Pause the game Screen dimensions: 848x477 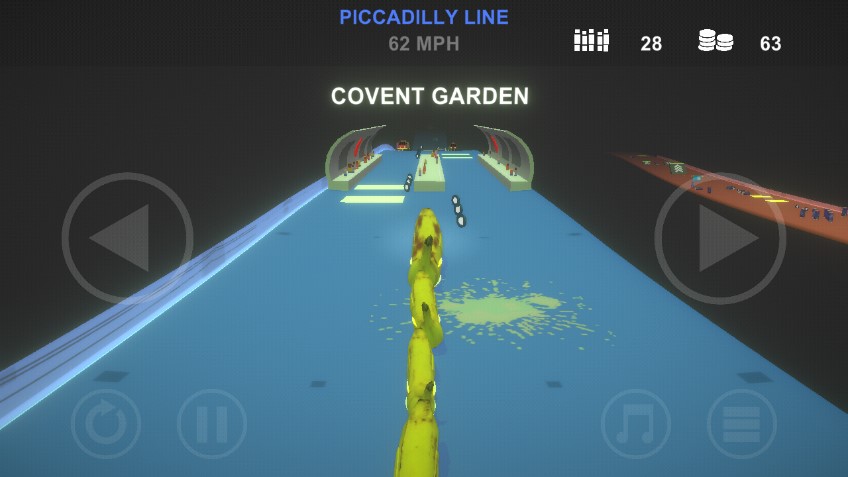[212, 423]
